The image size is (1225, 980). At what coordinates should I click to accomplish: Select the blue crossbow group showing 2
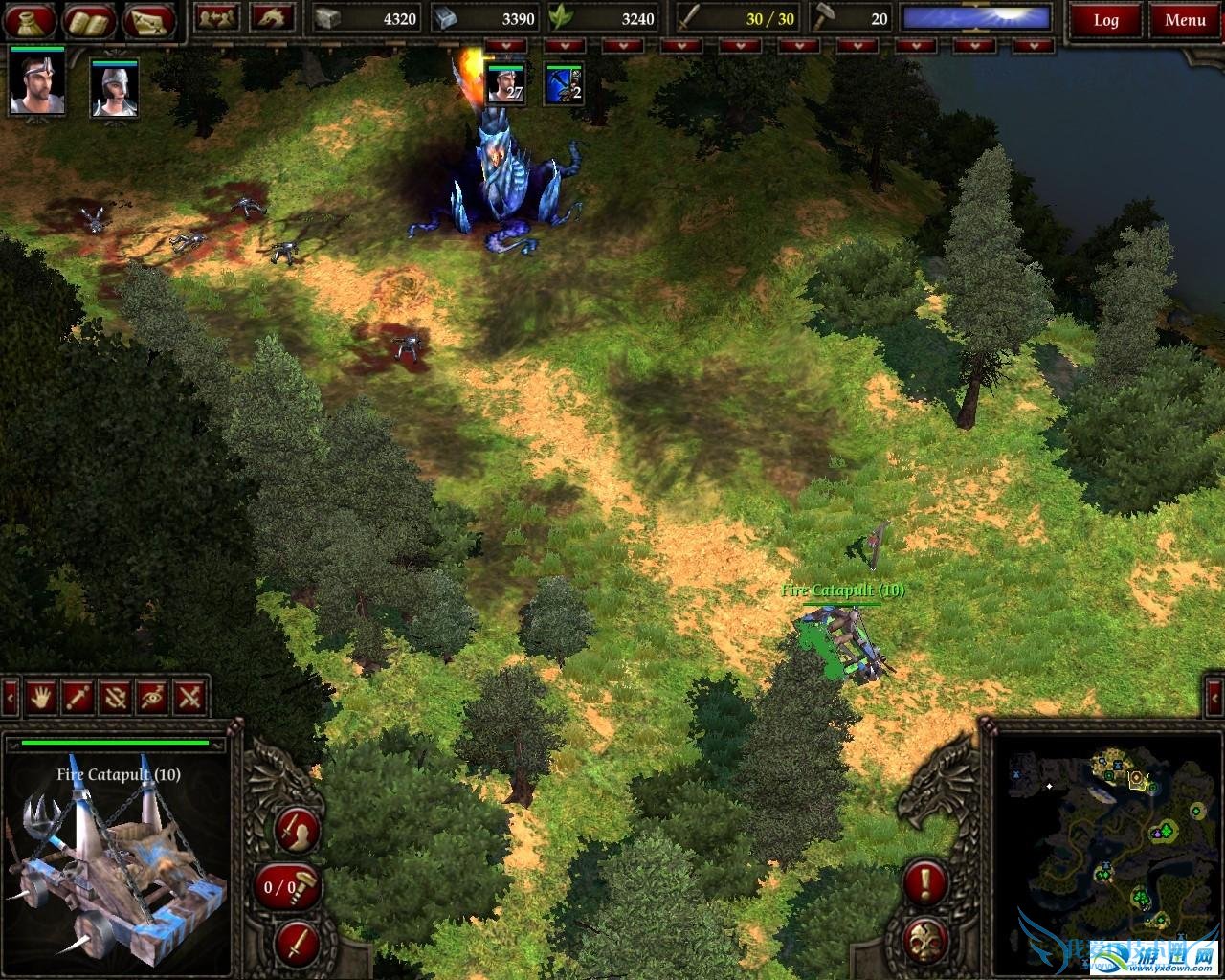coord(564,83)
